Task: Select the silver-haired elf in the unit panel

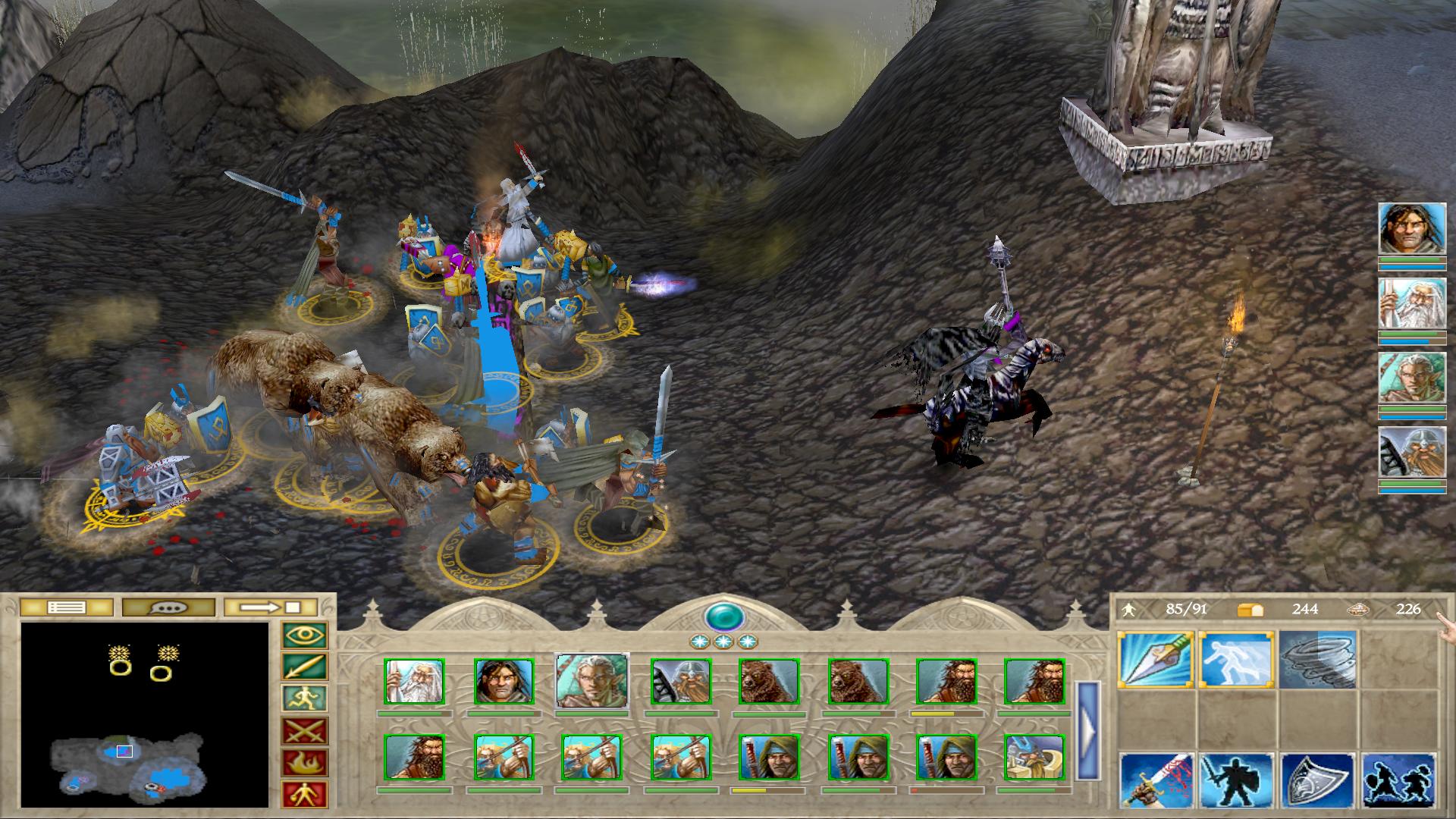Action: (x=591, y=681)
